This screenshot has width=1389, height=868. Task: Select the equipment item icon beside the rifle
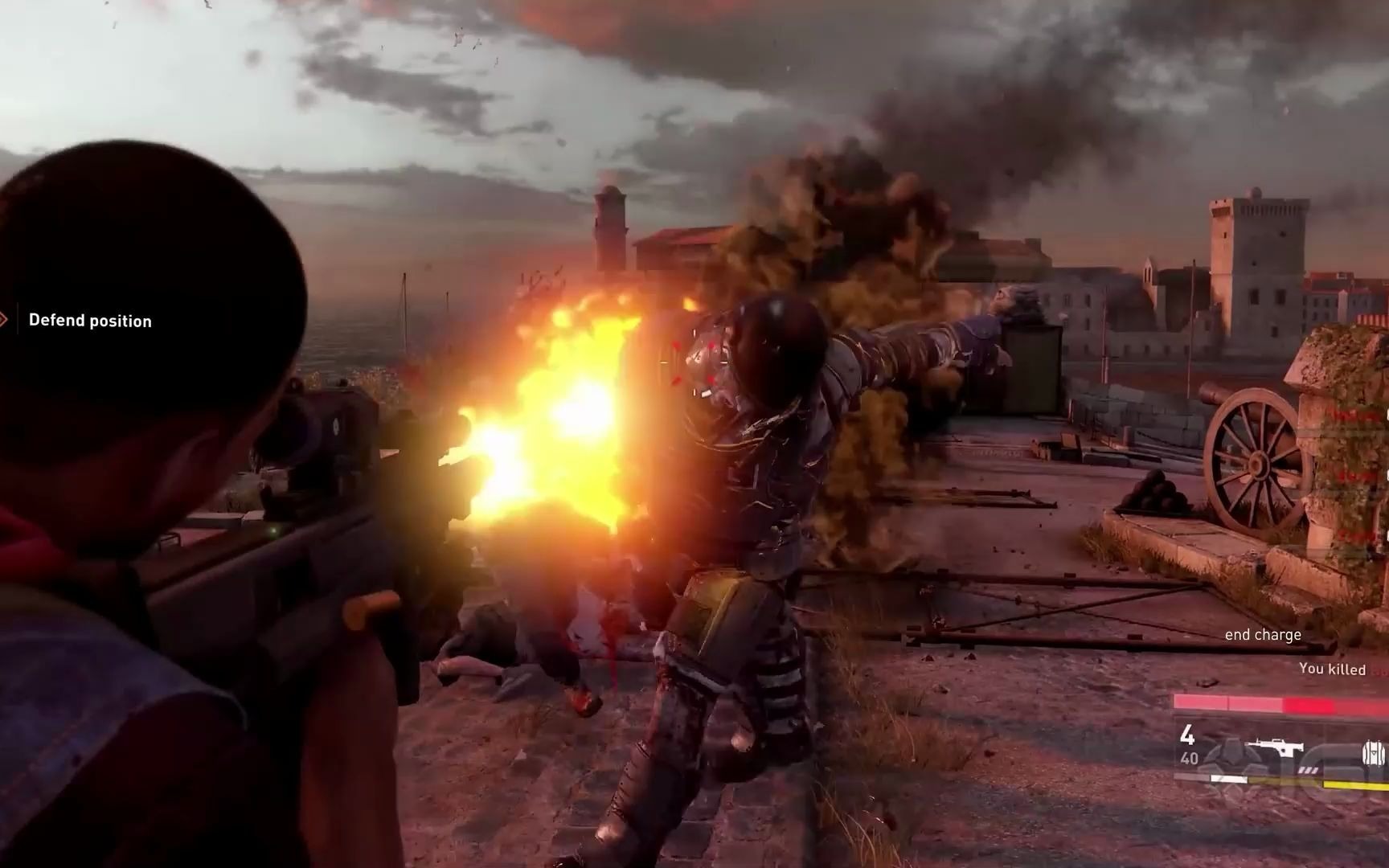point(1375,752)
